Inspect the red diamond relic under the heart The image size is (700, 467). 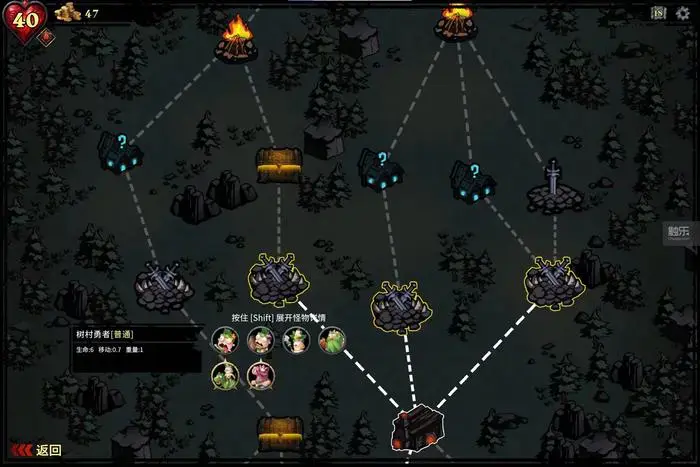click(x=46, y=39)
